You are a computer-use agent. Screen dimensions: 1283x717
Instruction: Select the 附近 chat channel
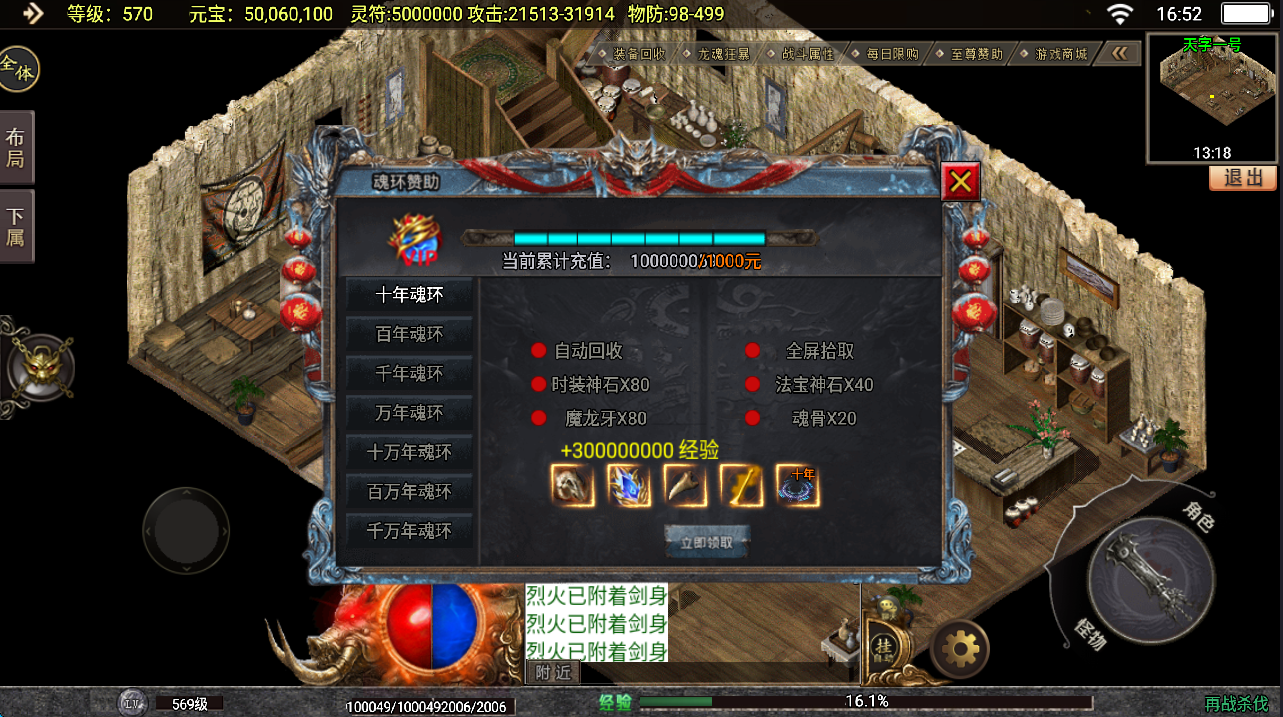coord(553,673)
